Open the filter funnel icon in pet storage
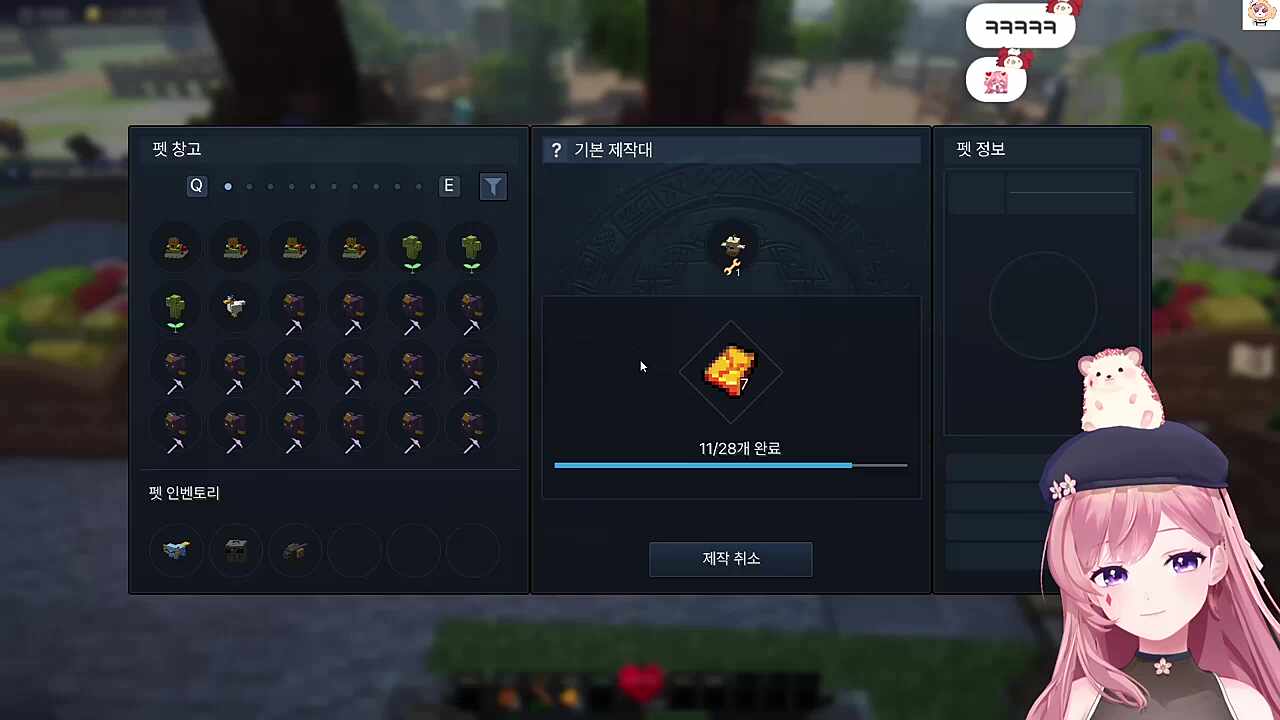This screenshot has width=1280, height=720. coord(493,186)
